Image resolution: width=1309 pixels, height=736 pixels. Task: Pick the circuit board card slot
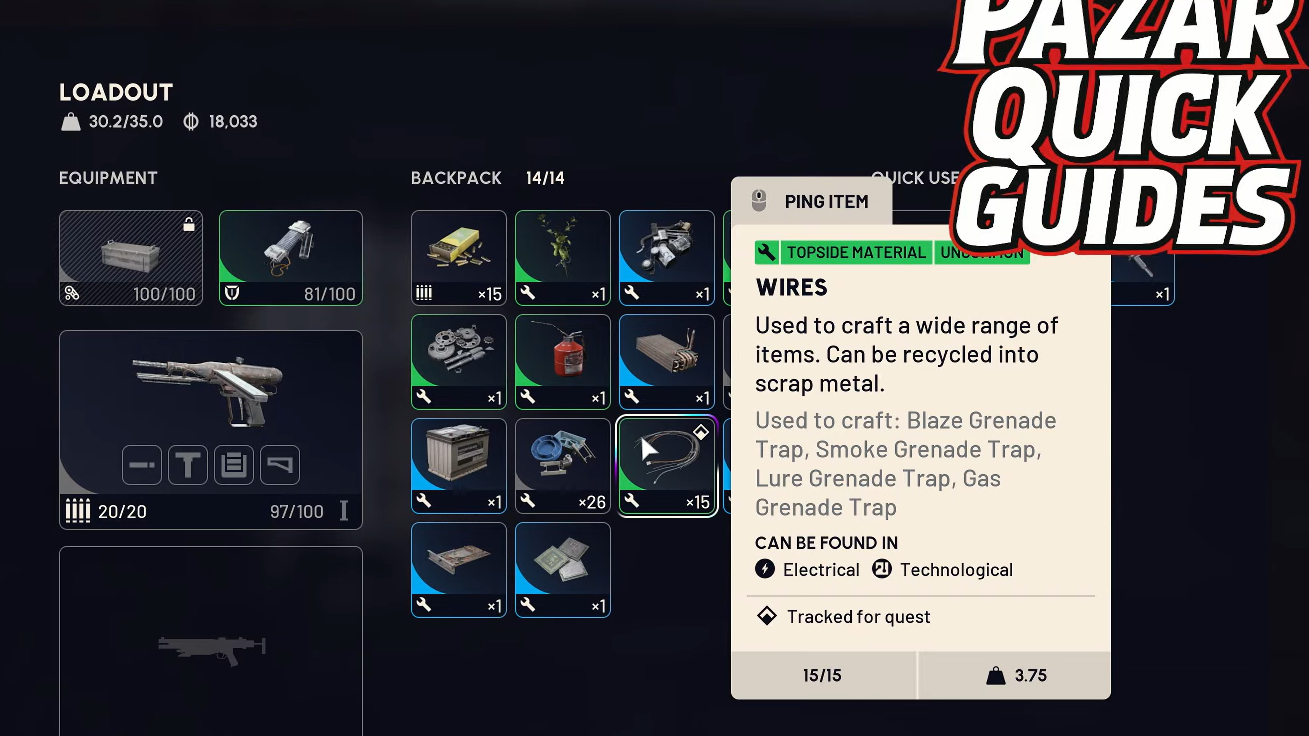(459, 569)
